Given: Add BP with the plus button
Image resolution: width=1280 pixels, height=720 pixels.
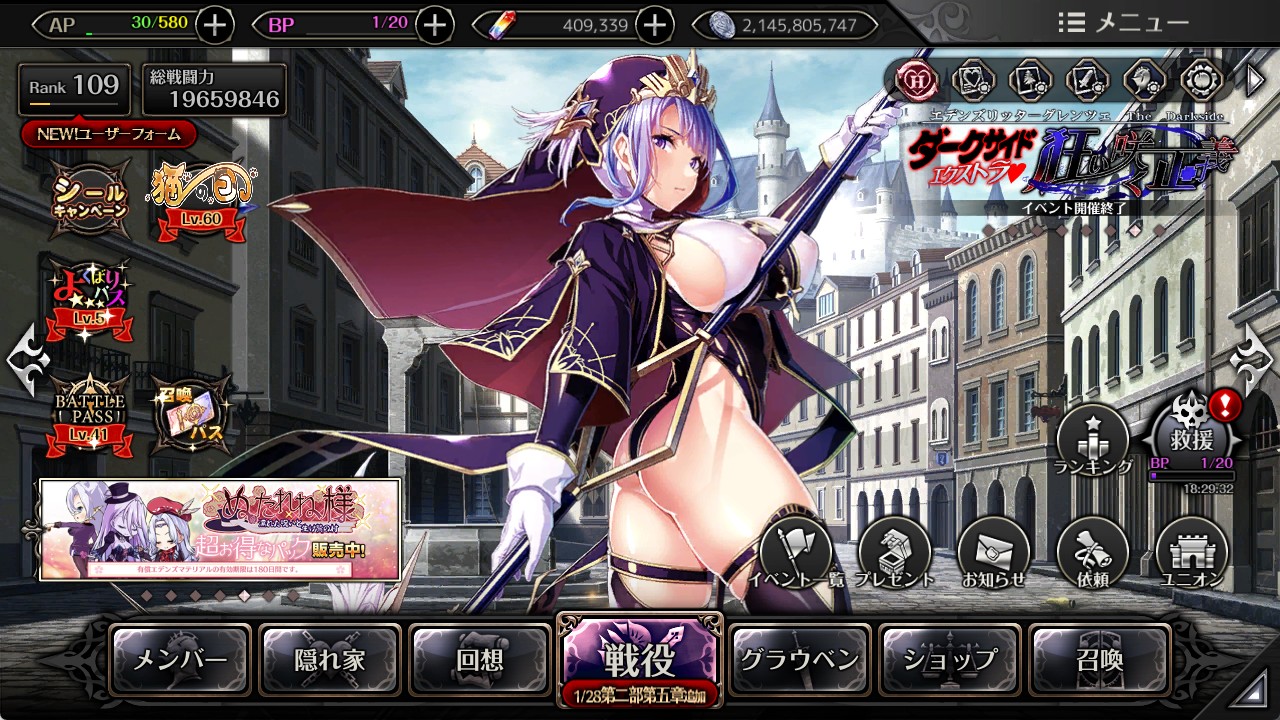Looking at the screenshot, I should click(434, 24).
